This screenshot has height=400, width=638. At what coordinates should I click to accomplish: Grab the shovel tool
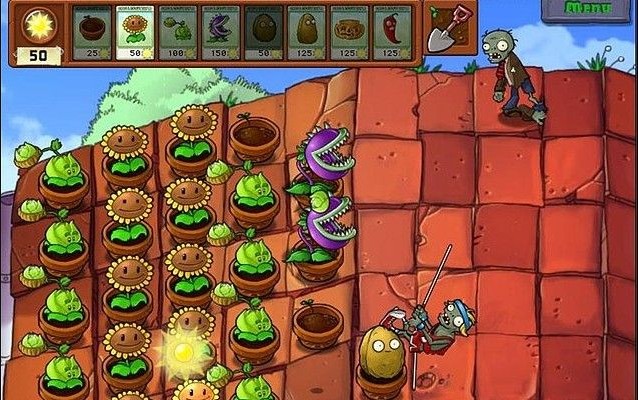pos(442,30)
